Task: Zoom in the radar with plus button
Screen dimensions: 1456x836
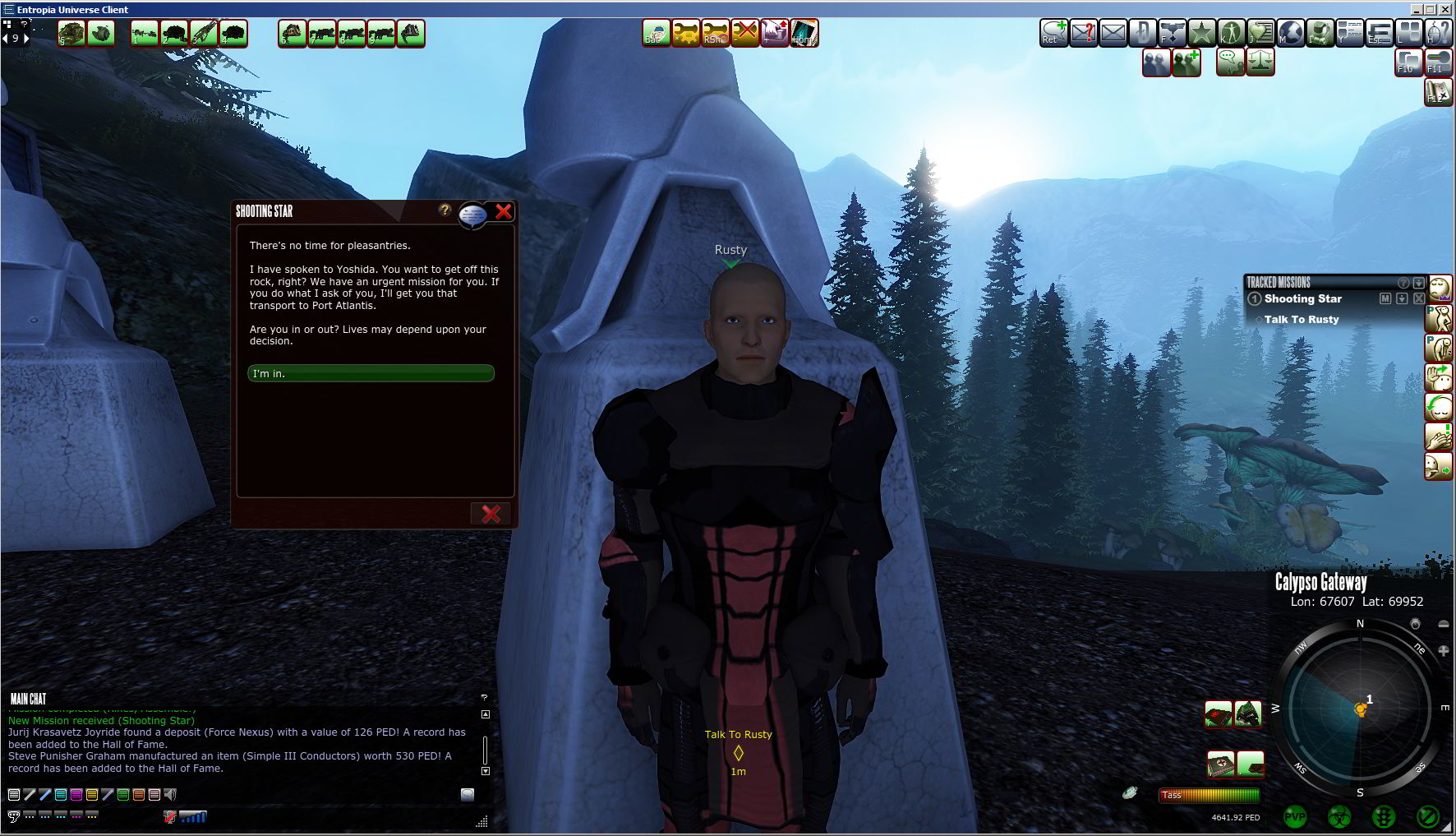Action: pyautogui.click(x=1443, y=651)
